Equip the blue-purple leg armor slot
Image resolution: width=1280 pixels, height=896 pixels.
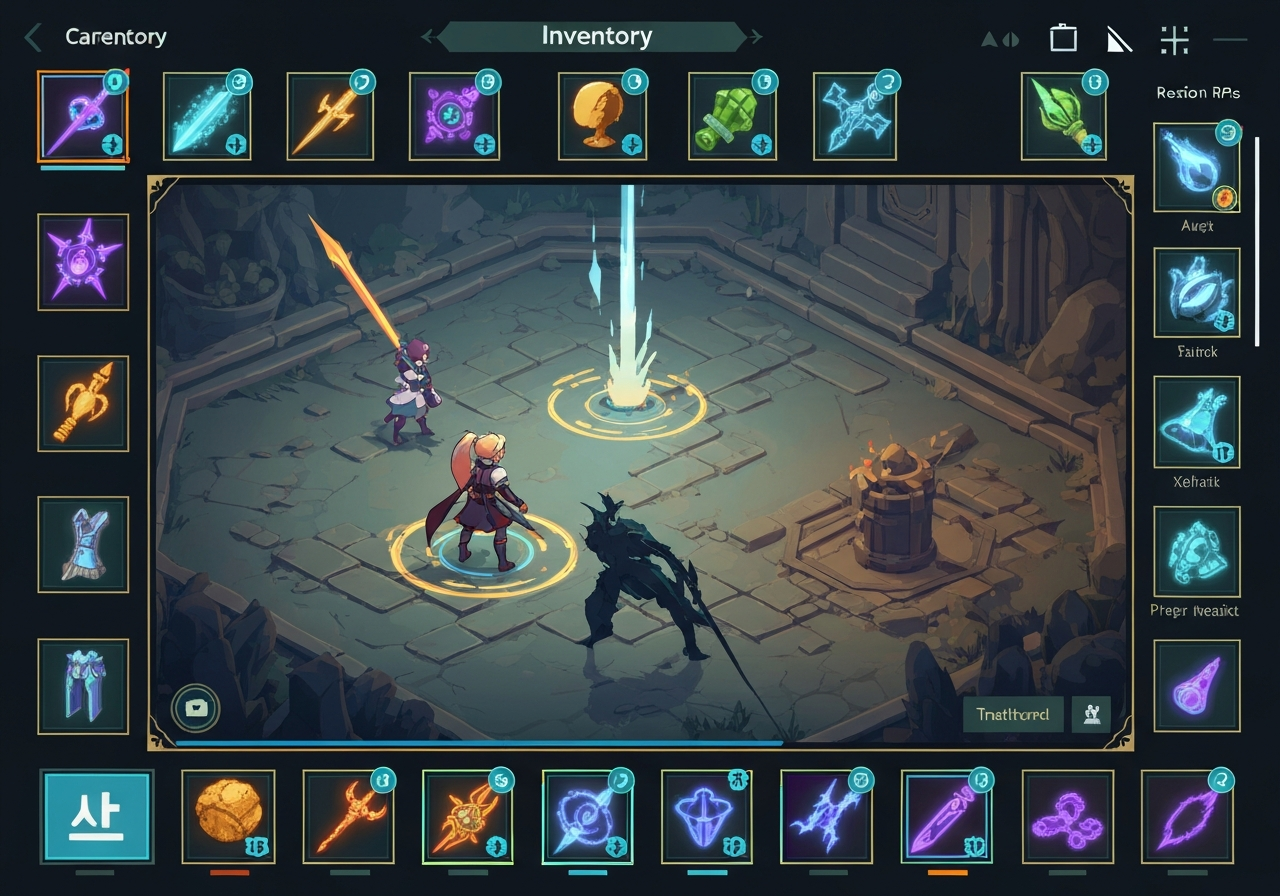point(83,686)
